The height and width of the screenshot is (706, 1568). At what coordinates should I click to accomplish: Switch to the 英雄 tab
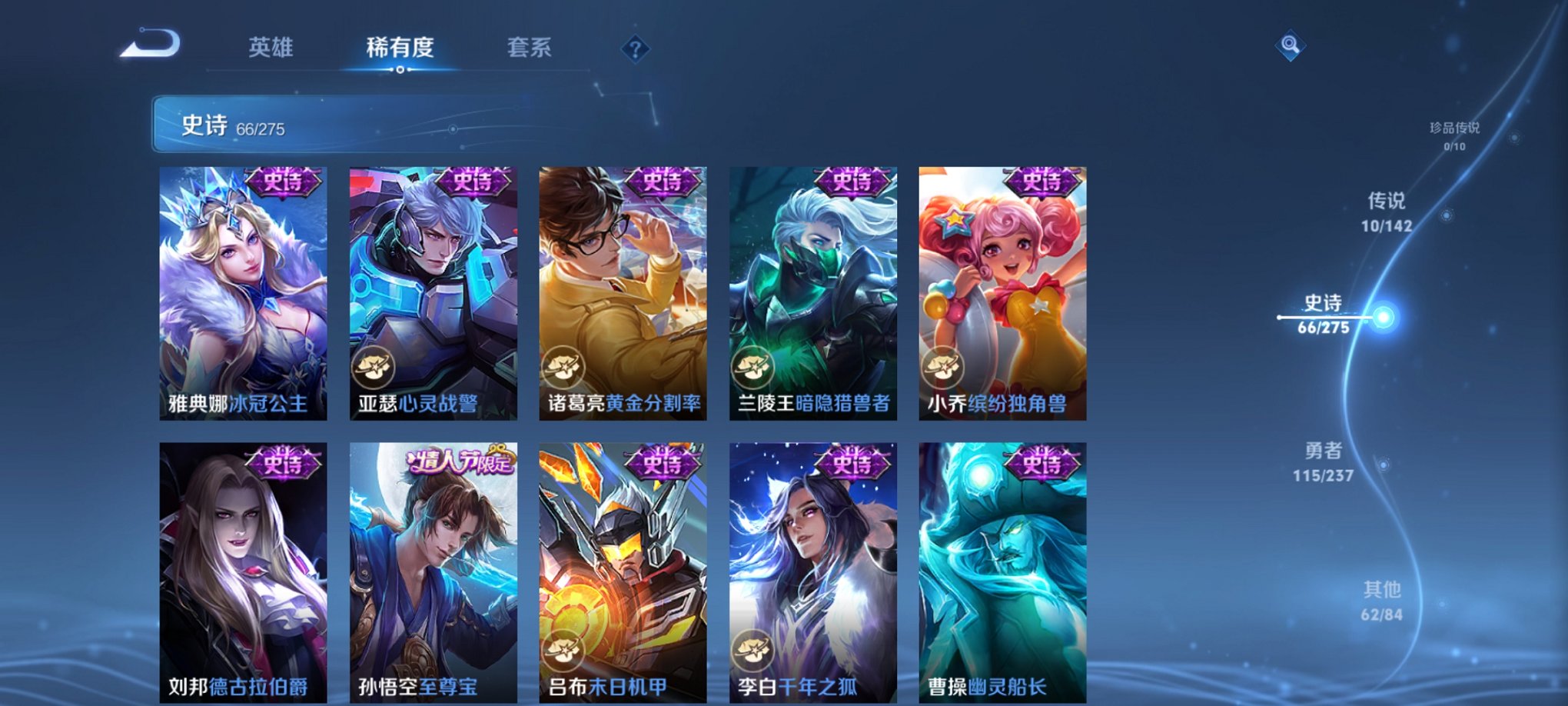(271, 47)
